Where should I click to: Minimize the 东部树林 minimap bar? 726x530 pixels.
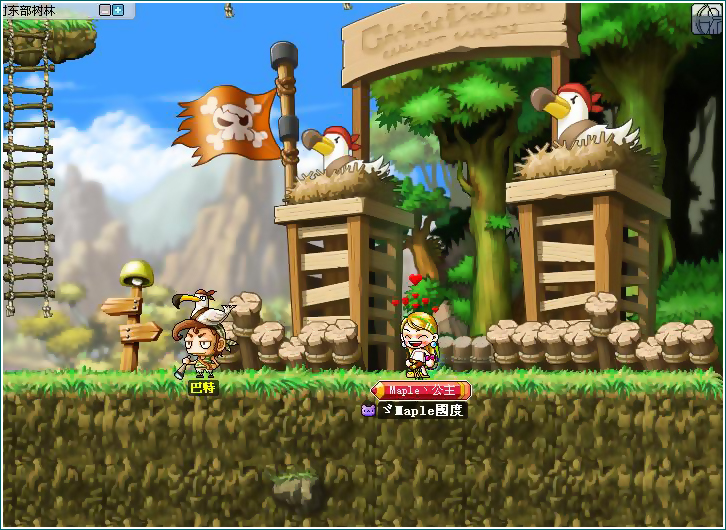(105, 10)
